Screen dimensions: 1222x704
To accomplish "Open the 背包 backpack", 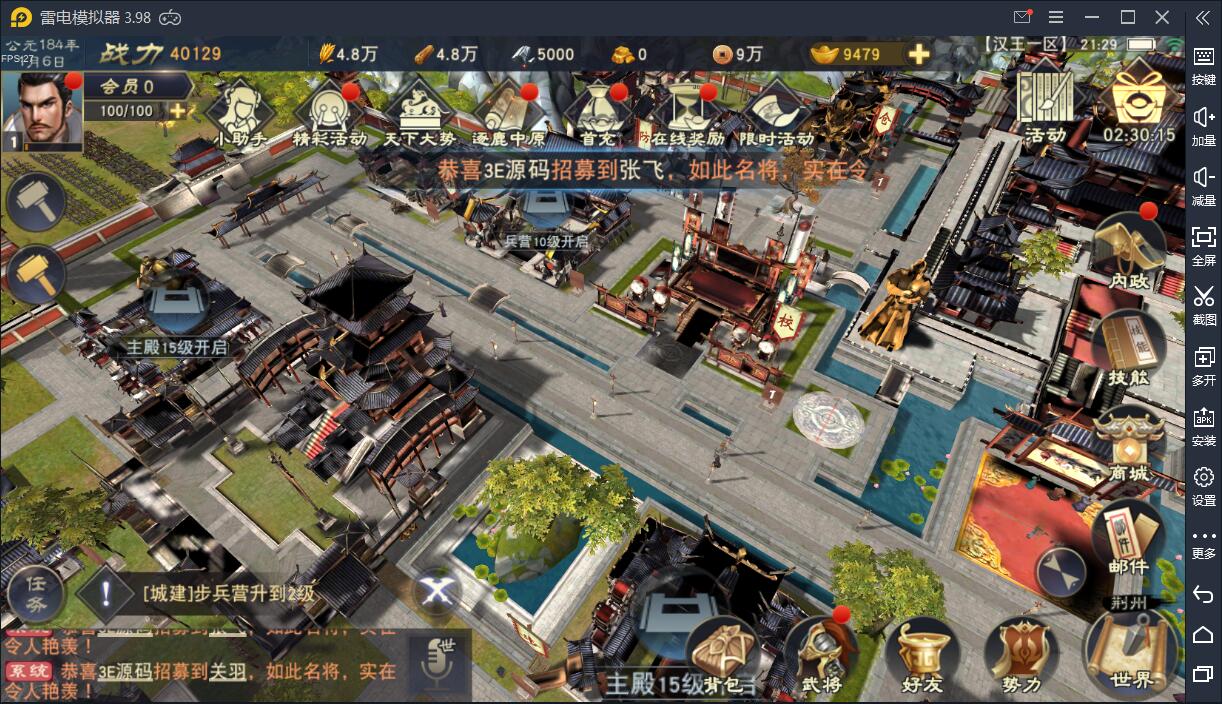I will tap(725, 655).
